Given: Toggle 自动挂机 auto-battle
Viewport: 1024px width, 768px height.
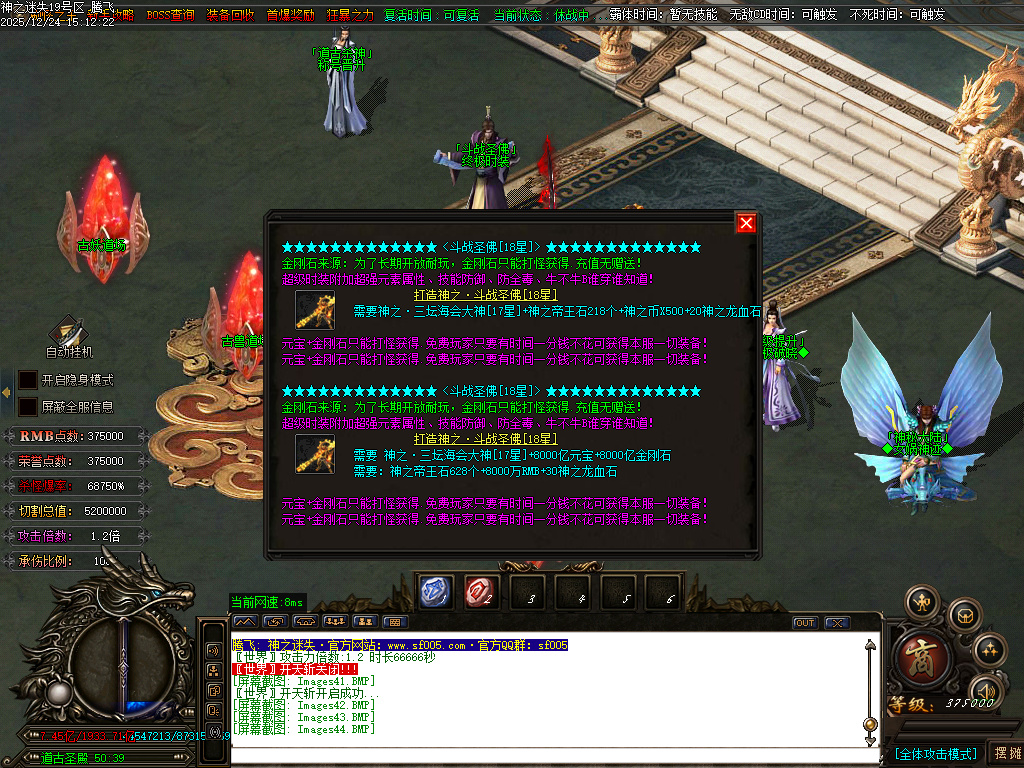Looking at the screenshot, I should (69, 337).
